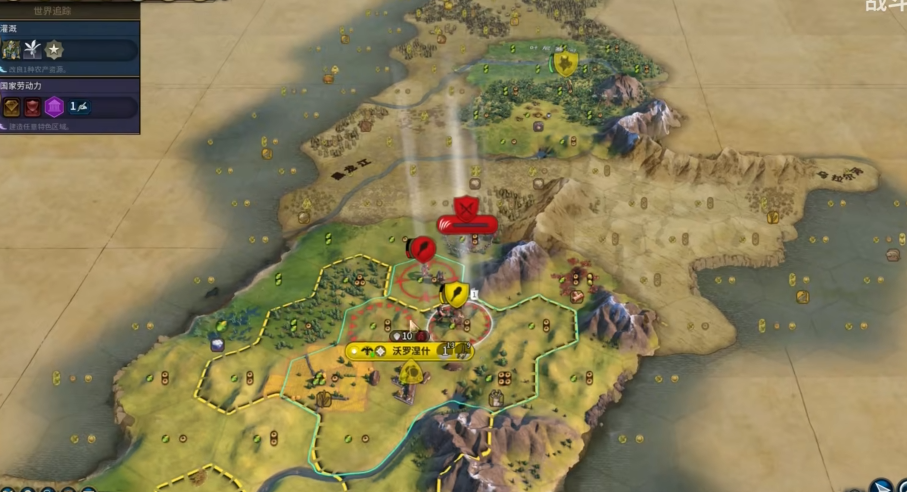Viewport: 907px width, 492px height.
Task: Select the red round-flag enemy unit
Action: click(x=424, y=247)
